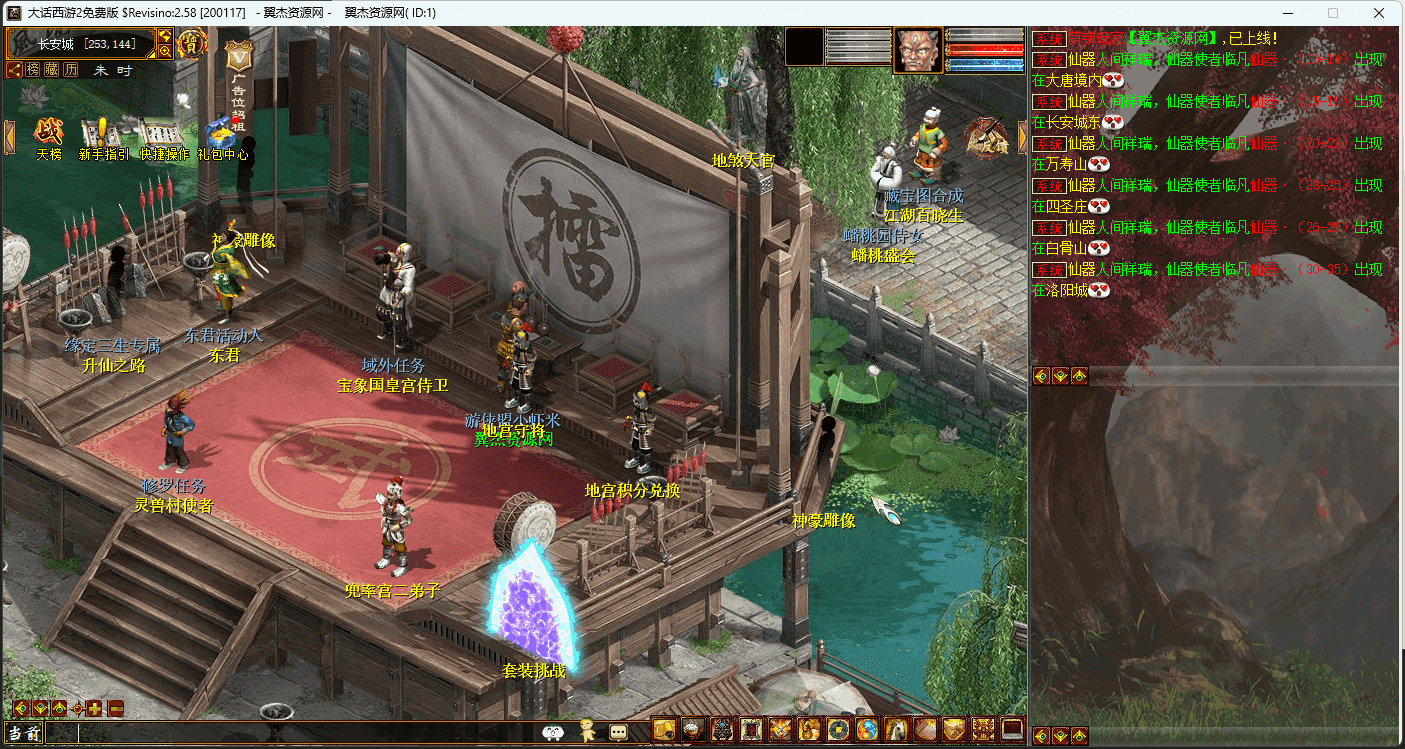Open the 历 calendar button
The image size is (1405, 749).
coord(70,70)
